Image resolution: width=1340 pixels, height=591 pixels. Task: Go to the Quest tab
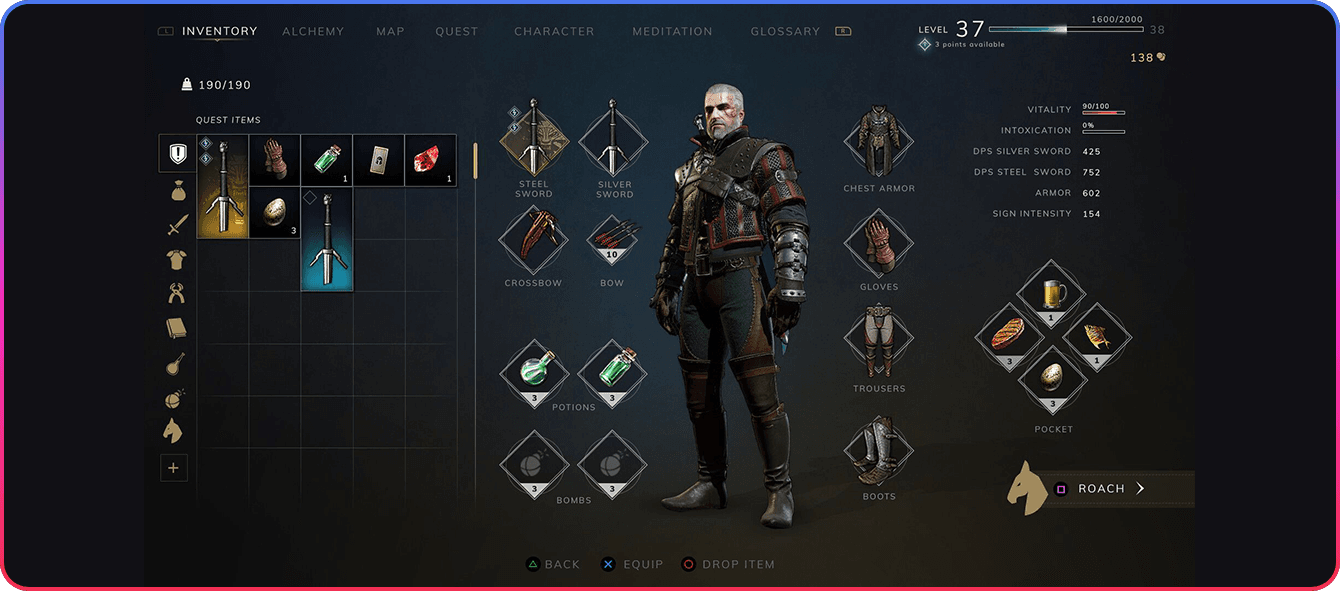tap(456, 32)
